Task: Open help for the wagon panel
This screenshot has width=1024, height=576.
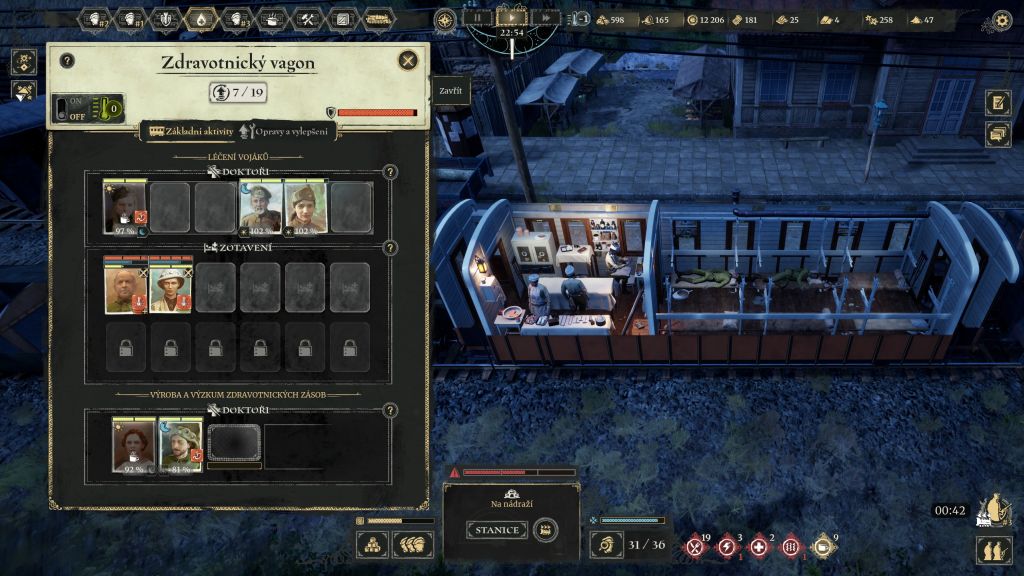Action: 67,61
